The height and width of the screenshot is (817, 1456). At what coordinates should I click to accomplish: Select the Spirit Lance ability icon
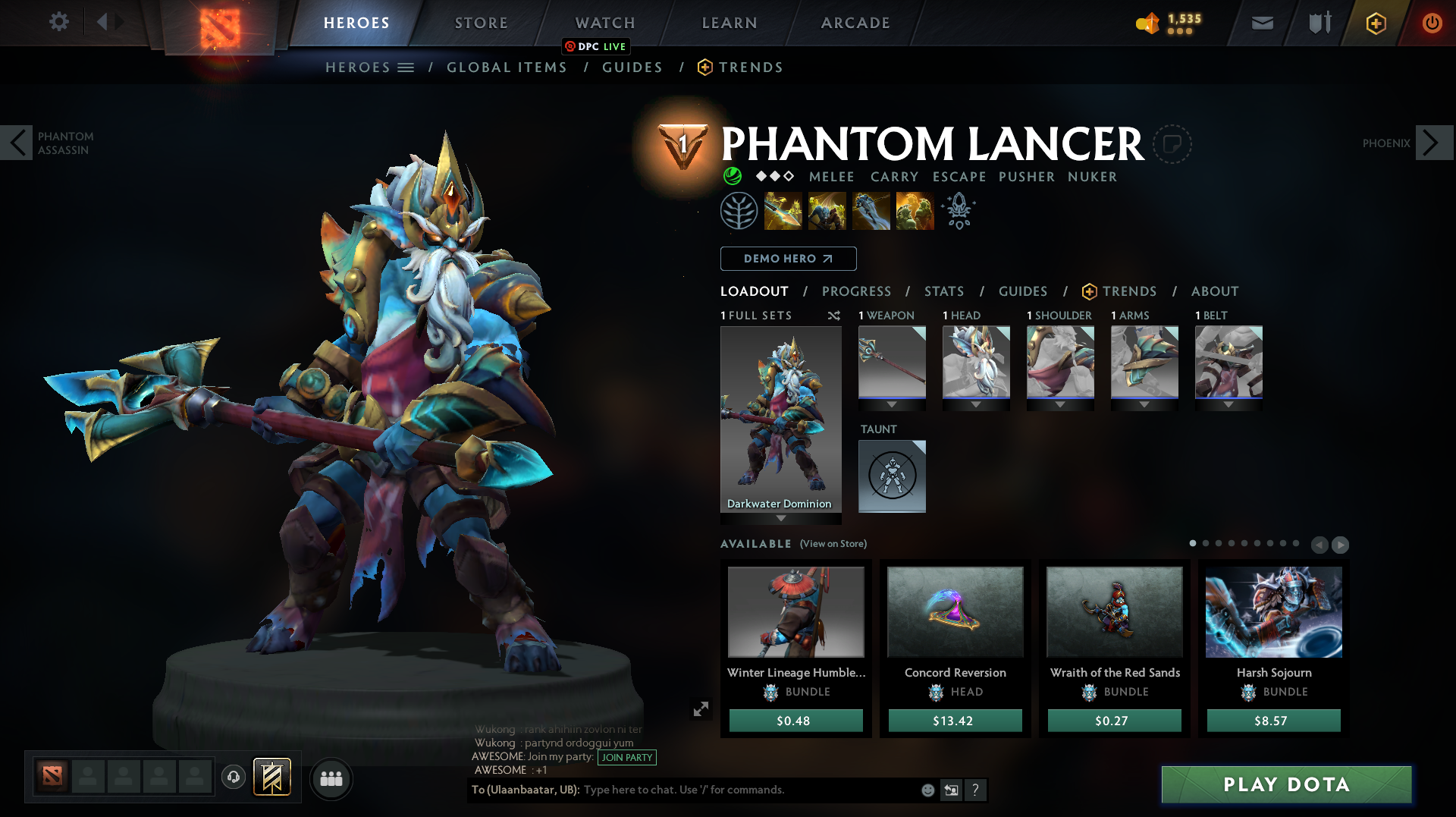tap(784, 211)
